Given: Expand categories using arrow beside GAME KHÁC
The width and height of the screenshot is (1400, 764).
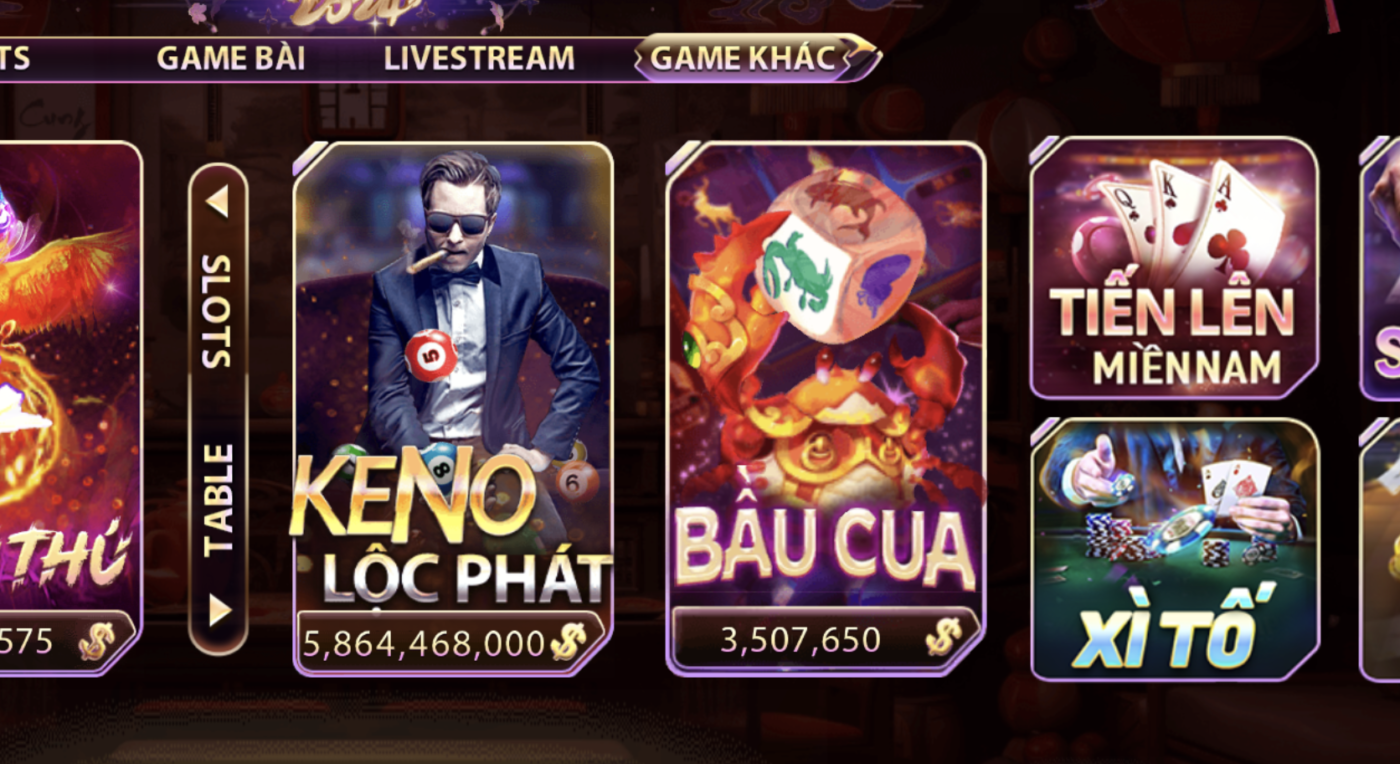Looking at the screenshot, I should 855,57.
